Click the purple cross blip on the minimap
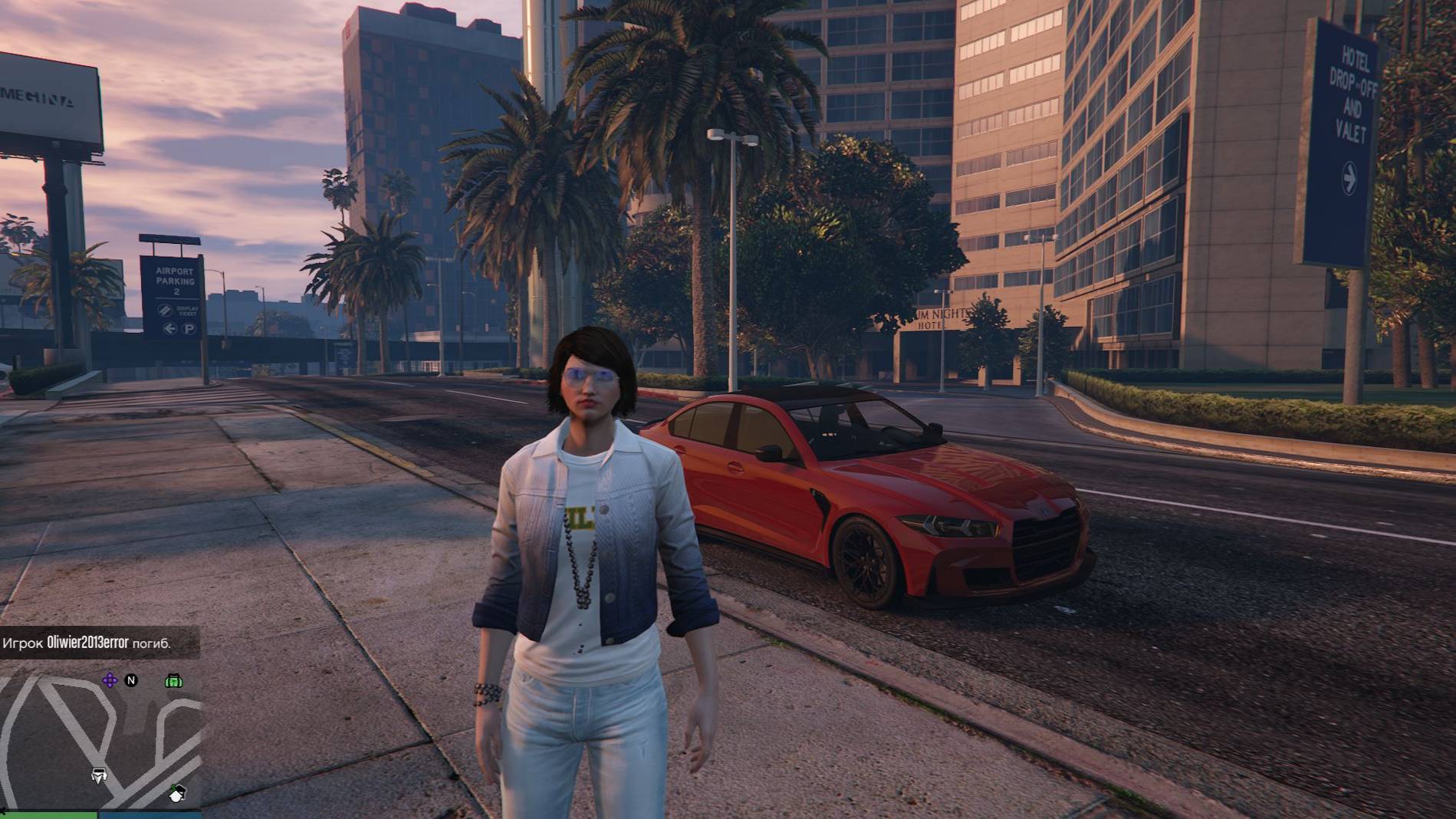This screenshot has height=819, width=1456. (110, 680)
